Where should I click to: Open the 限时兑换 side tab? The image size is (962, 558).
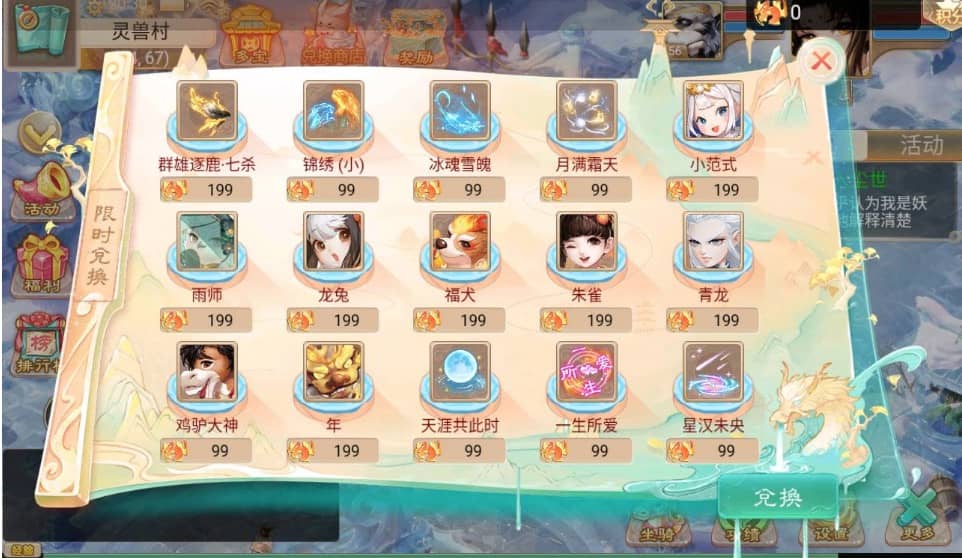(101, 246)
